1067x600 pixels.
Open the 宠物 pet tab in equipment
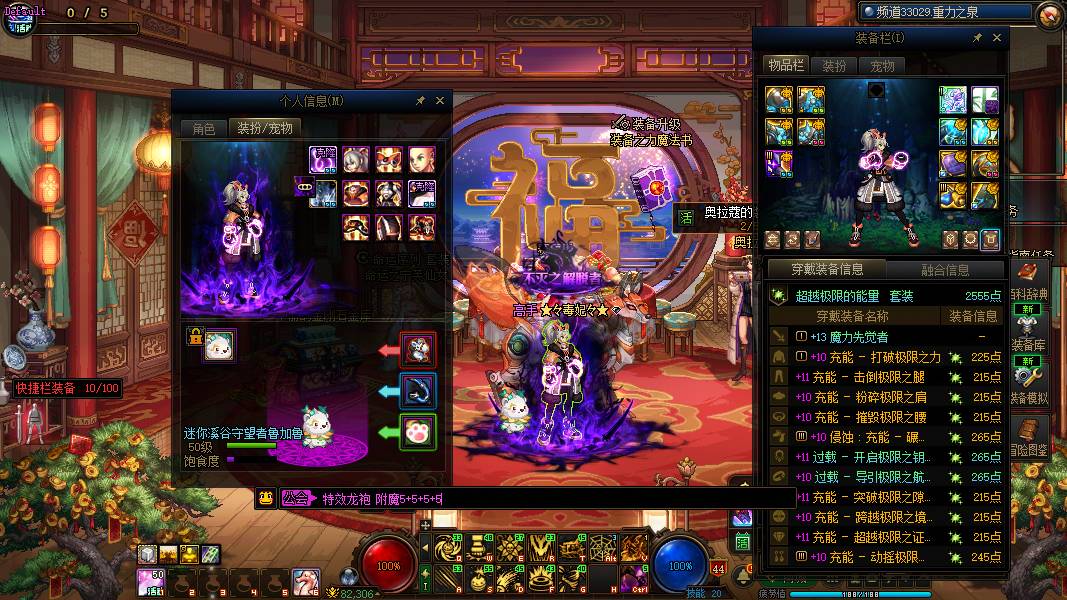pos(882,65)
